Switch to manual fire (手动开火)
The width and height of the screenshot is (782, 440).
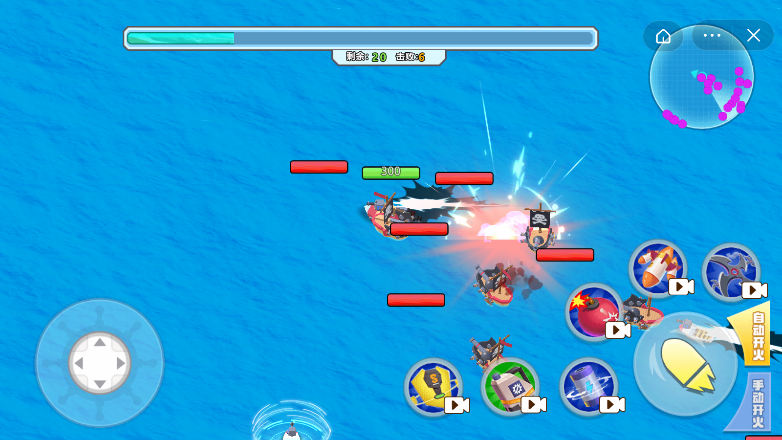(x=761, y=402)
